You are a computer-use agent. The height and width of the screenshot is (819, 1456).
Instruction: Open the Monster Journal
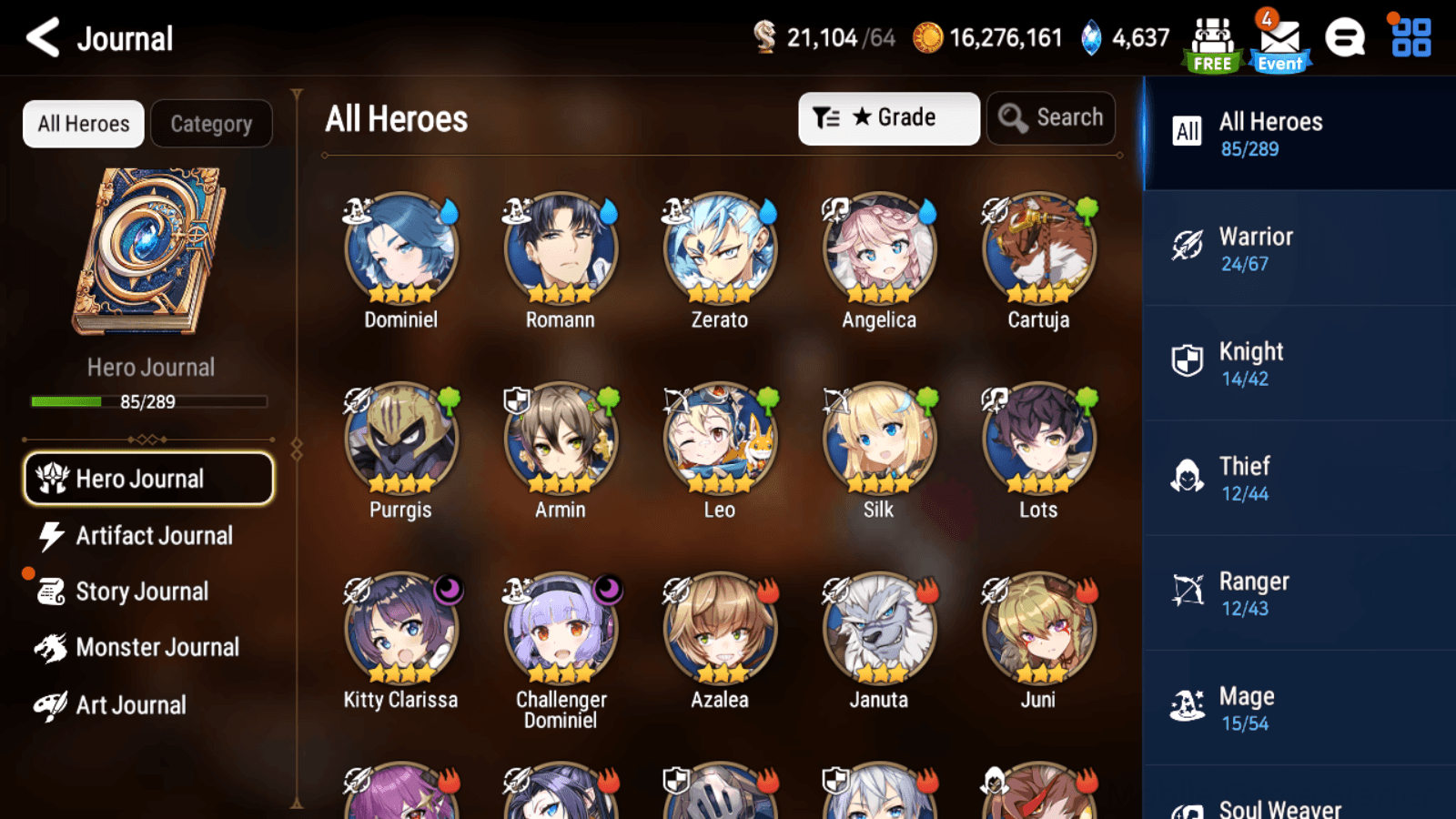[159, 647]
